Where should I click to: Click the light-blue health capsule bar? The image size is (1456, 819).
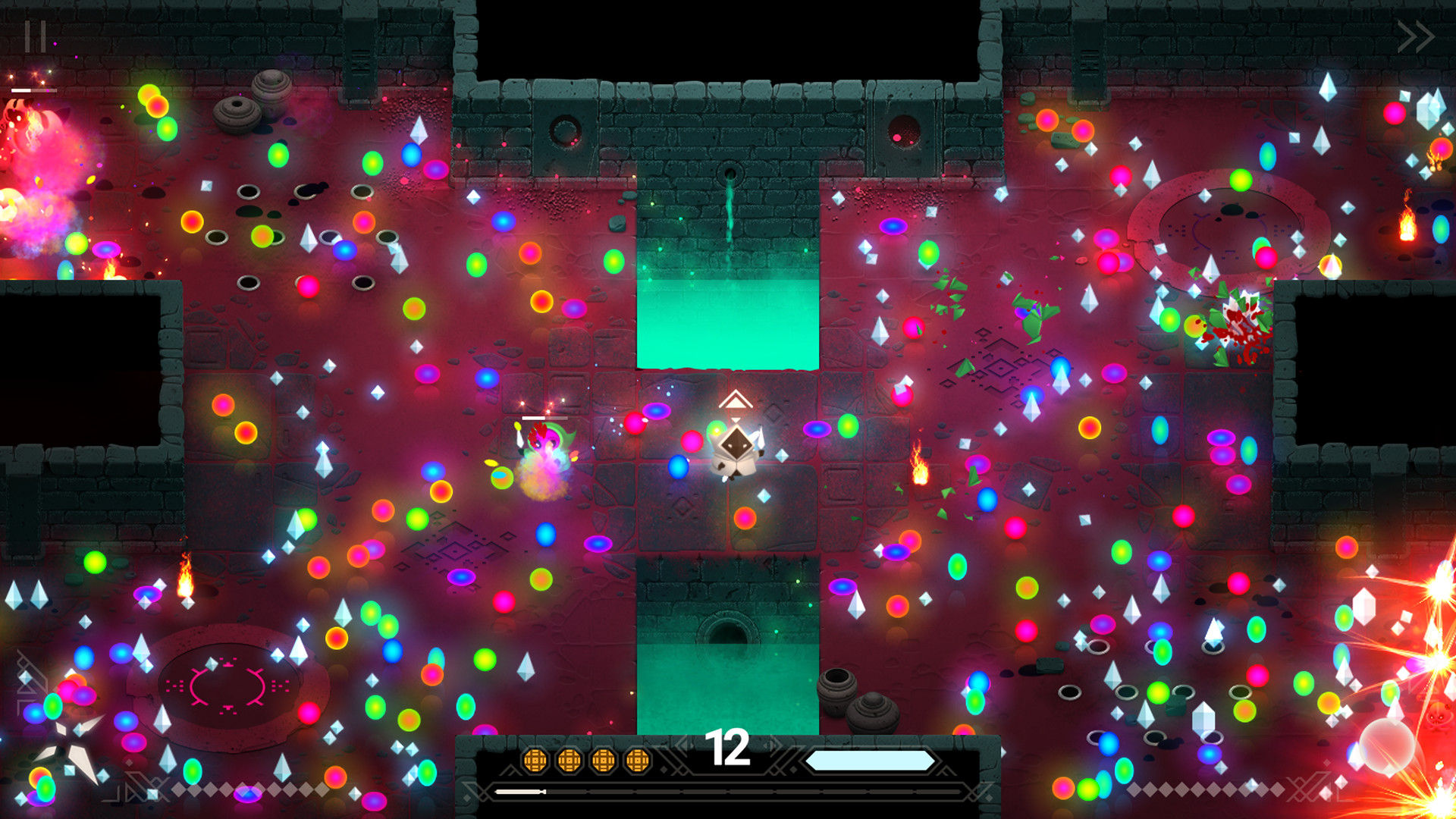[871, 761]
